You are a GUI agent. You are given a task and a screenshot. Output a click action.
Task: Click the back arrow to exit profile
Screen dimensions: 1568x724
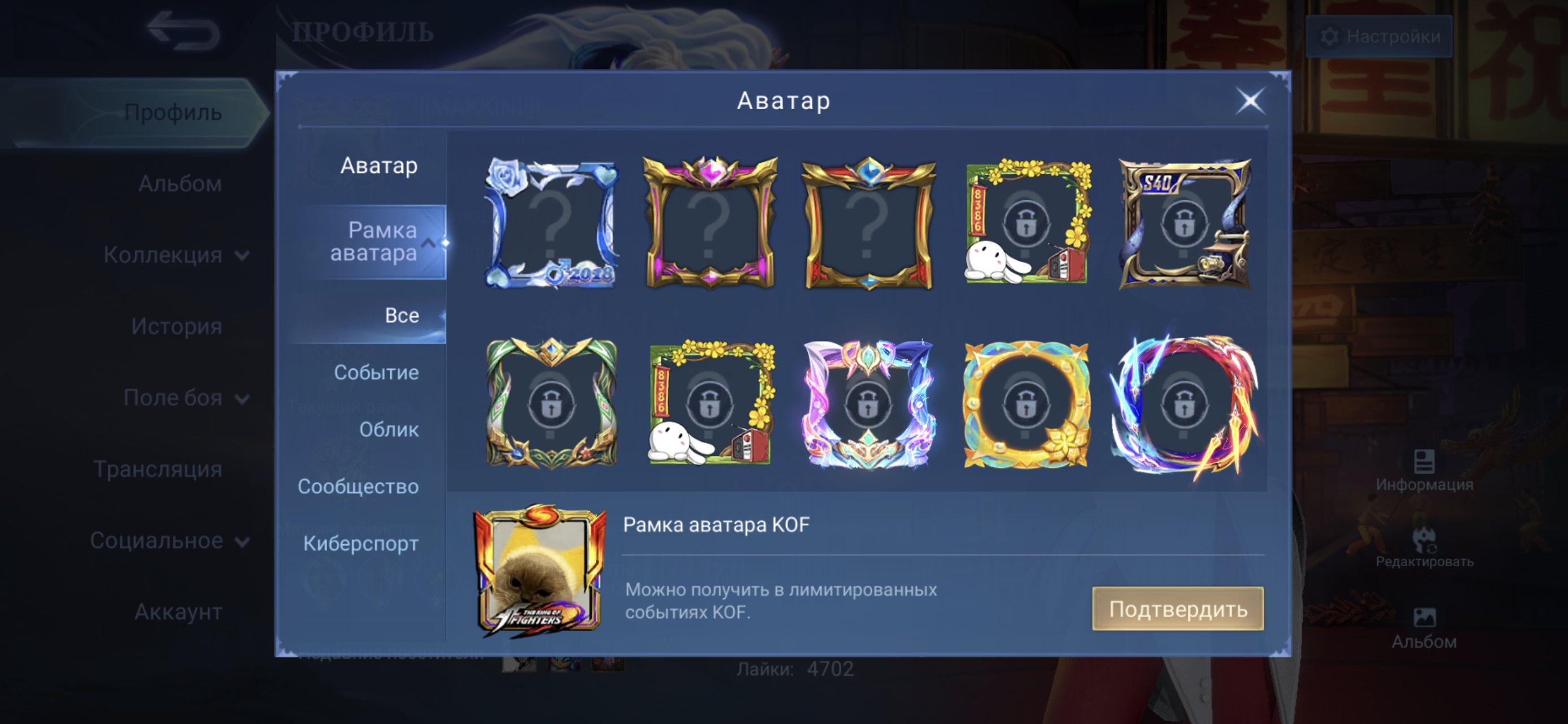point(184,28)
